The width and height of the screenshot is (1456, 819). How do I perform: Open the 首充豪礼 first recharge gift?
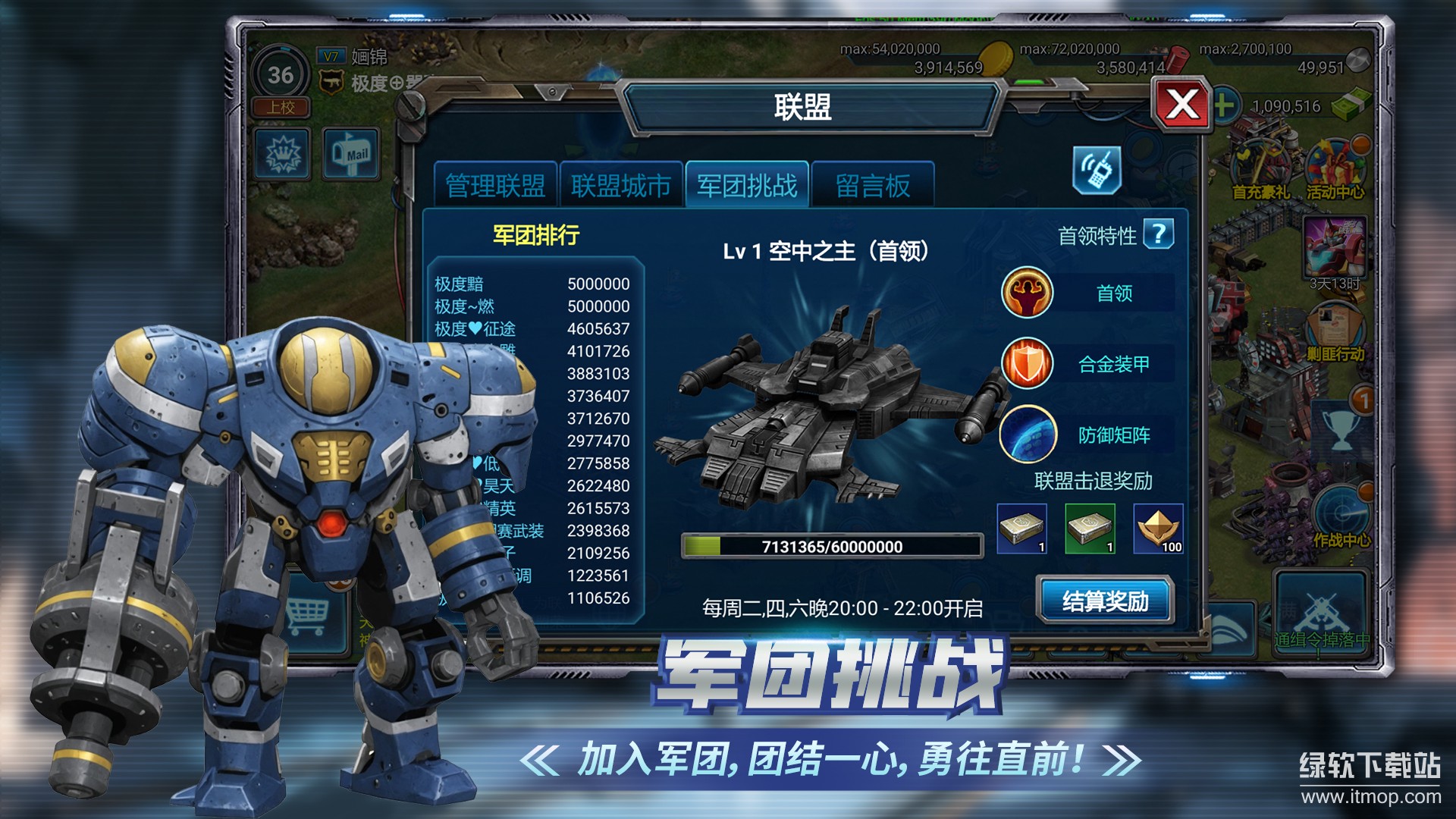coord(1260,170)
